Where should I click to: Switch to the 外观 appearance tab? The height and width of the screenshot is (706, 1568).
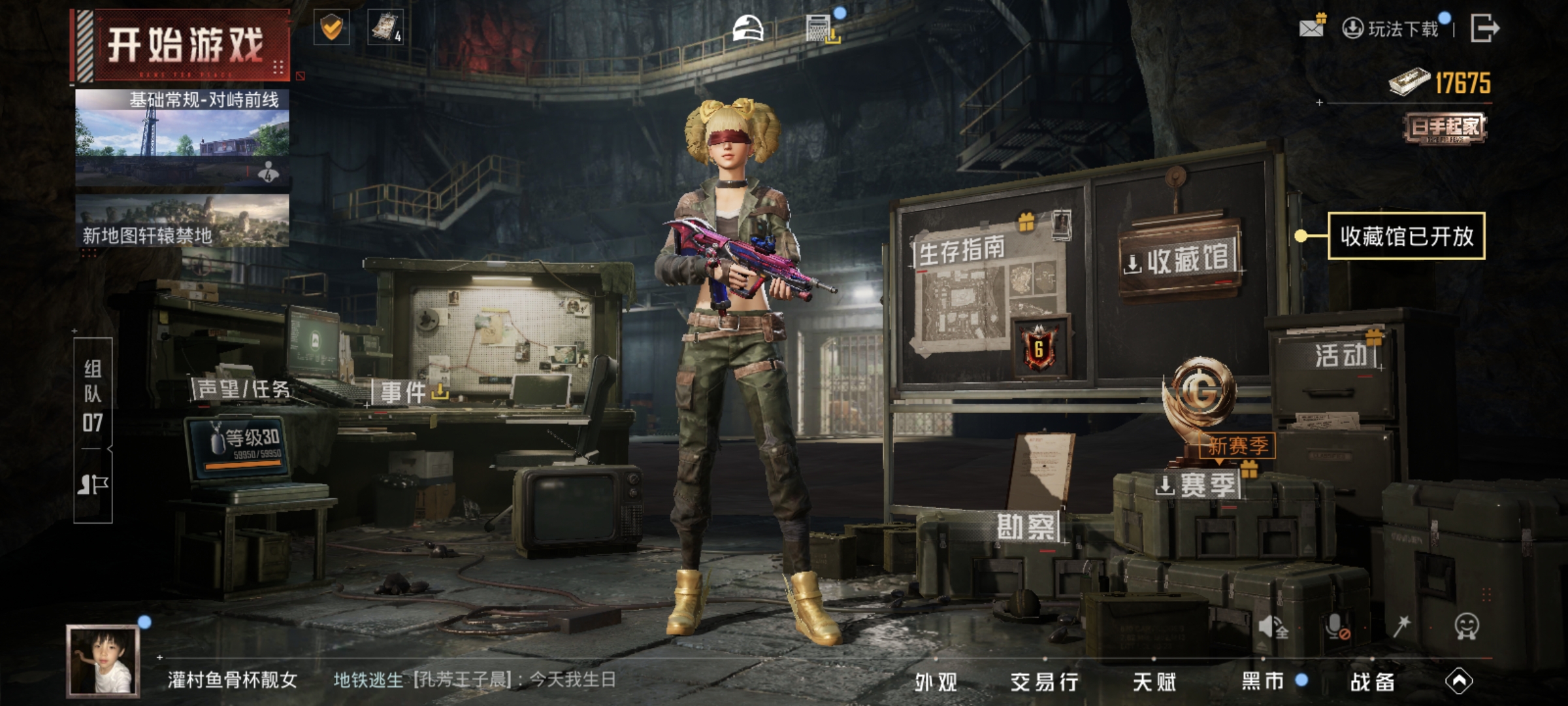tap(936, 682)
